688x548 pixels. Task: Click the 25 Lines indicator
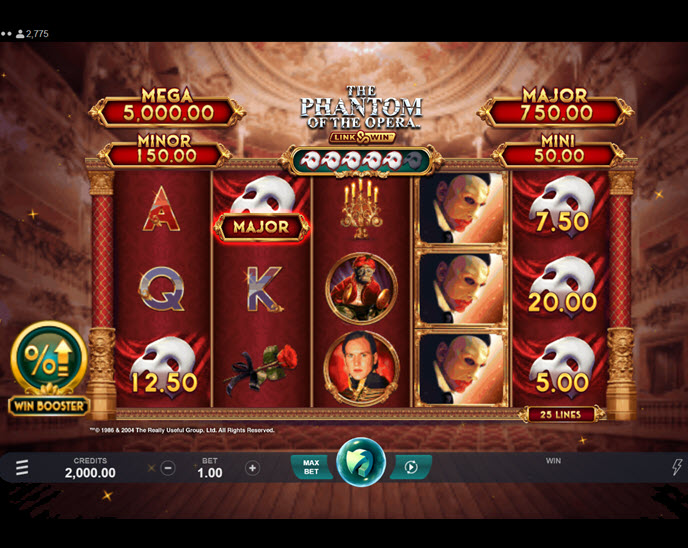pyautogui.click(x=560, y=414)
